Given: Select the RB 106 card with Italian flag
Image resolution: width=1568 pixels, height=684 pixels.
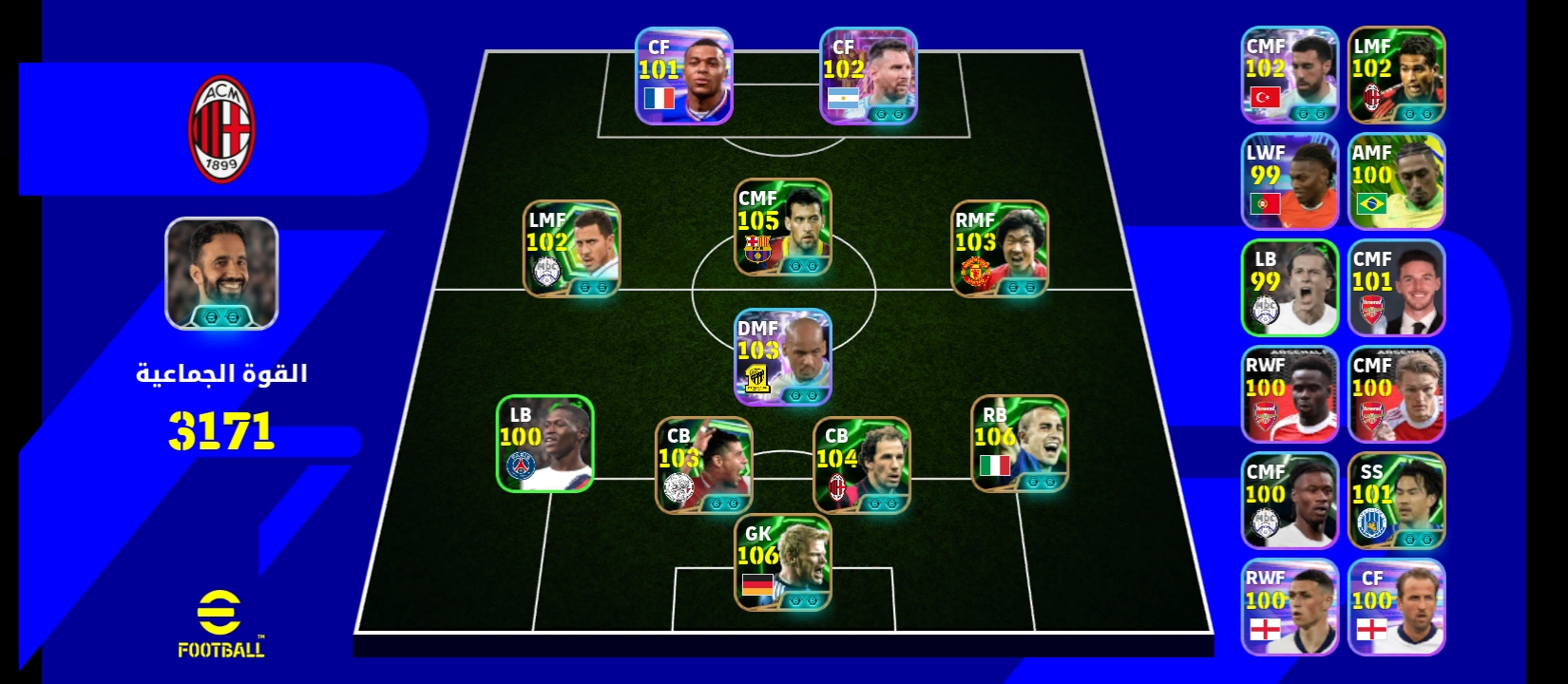Looking at the screenshot, I should click(1020, 444).
